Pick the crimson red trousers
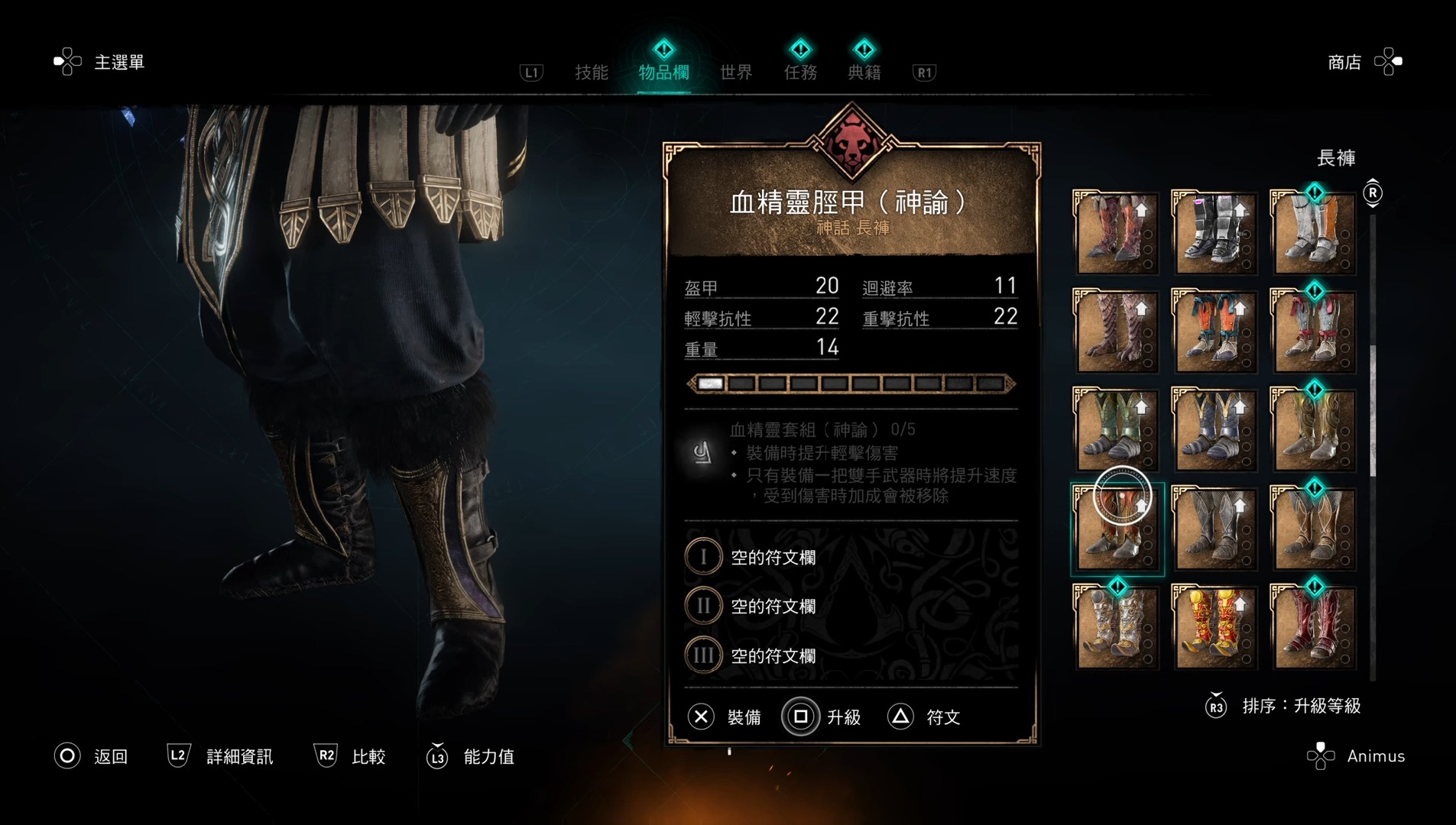The width and height of the screenshot is (1456, 825). (x=1313, y=628)
